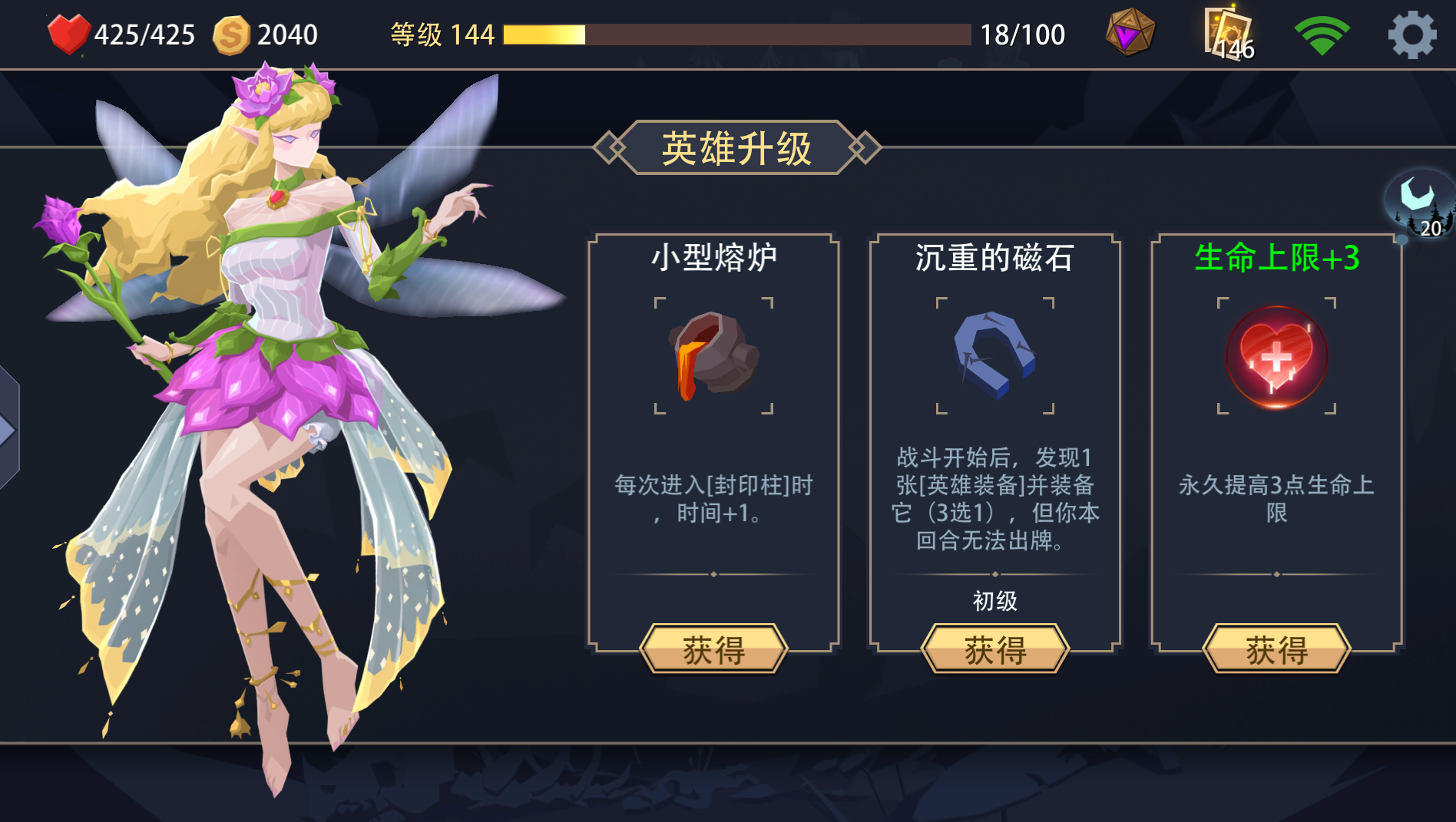1456x822 pixels.
Task: Expand the left edge side panel arrow
Action: click(8, 430)
